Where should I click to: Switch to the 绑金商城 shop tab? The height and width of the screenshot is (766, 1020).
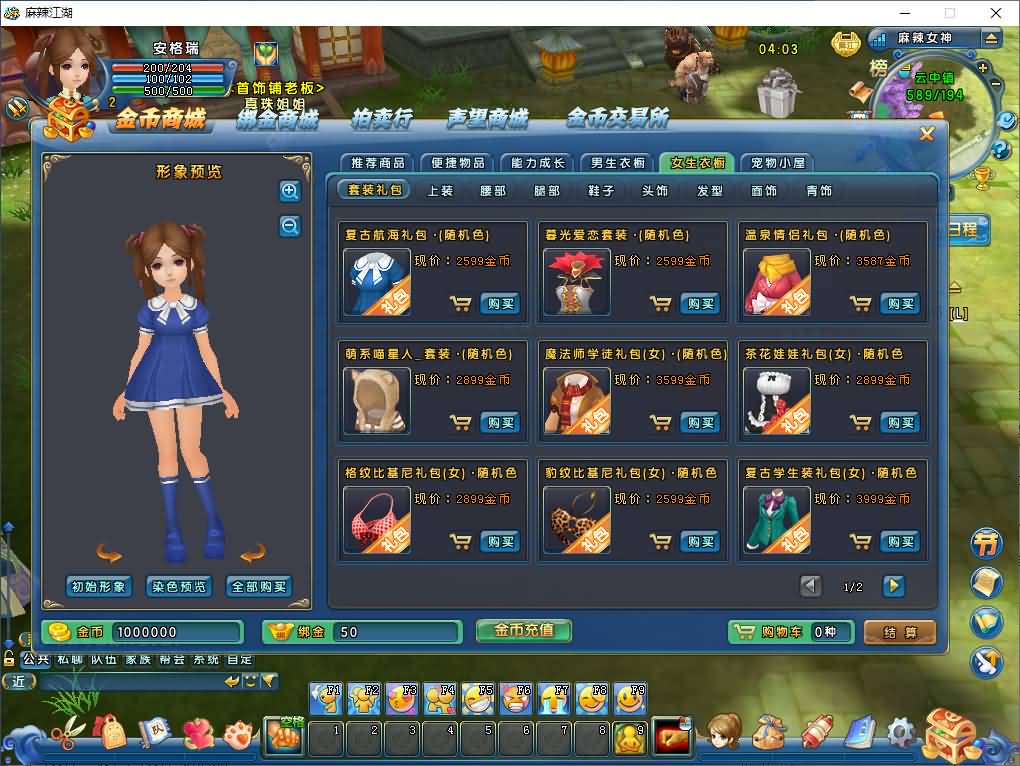pos(277,120)
